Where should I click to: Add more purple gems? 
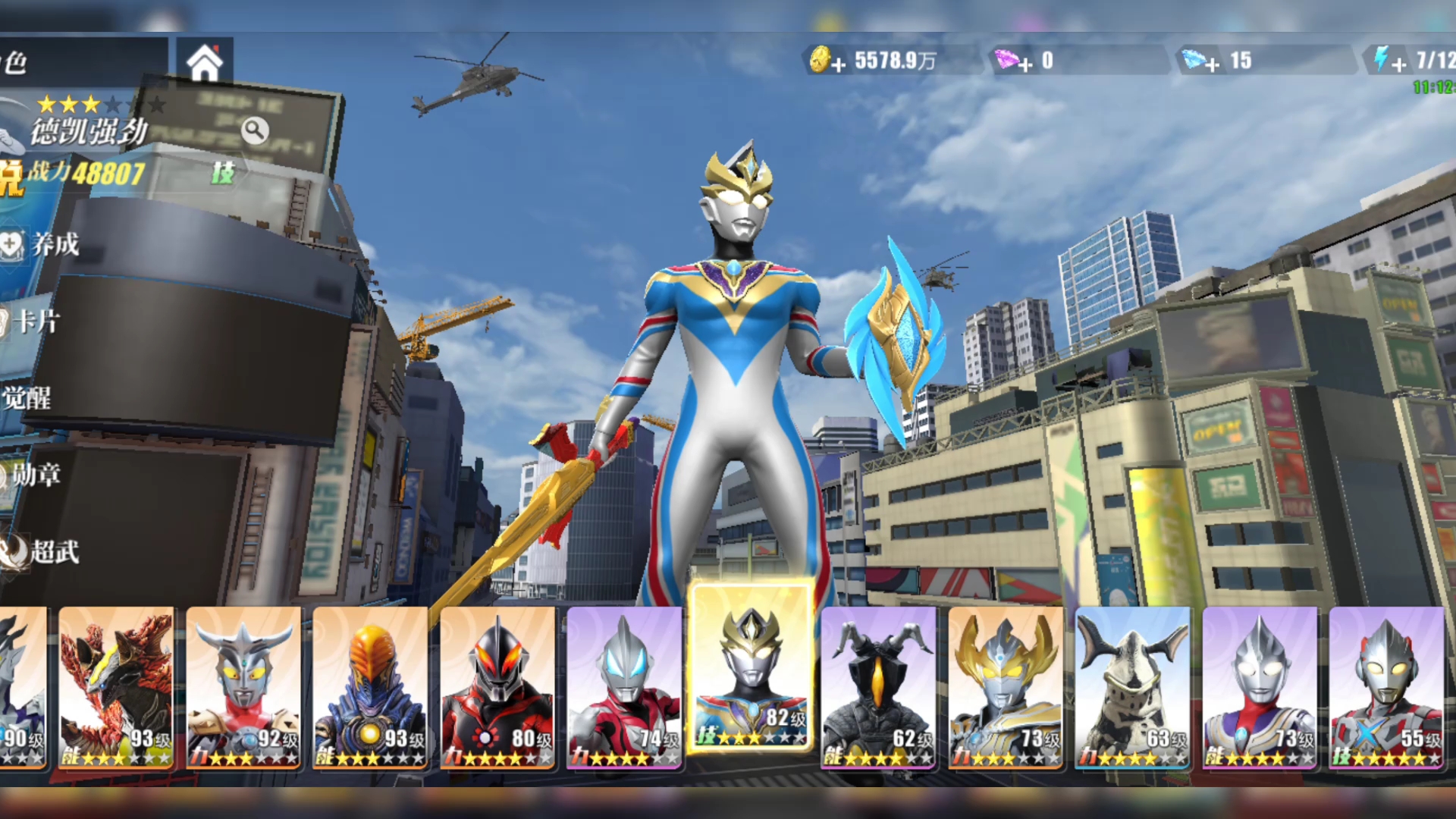1025,64
